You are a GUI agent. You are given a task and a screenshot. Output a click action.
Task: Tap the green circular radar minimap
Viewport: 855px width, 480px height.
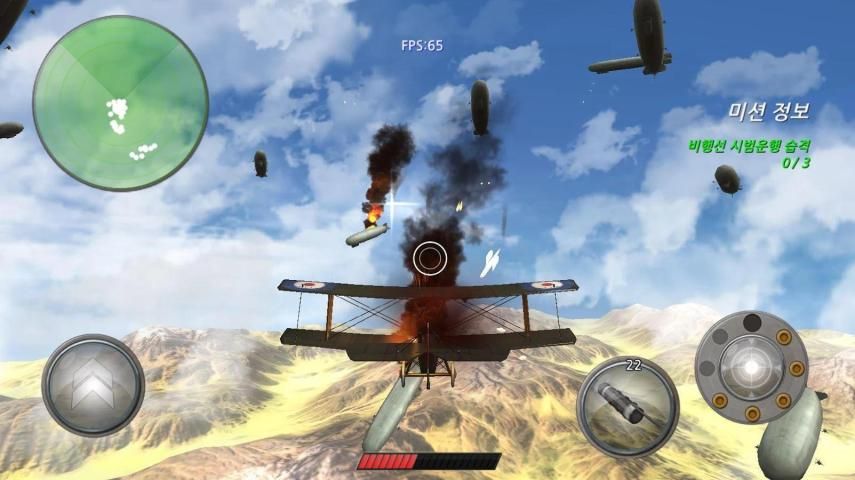pyautogui.click(x=120, y=103)
